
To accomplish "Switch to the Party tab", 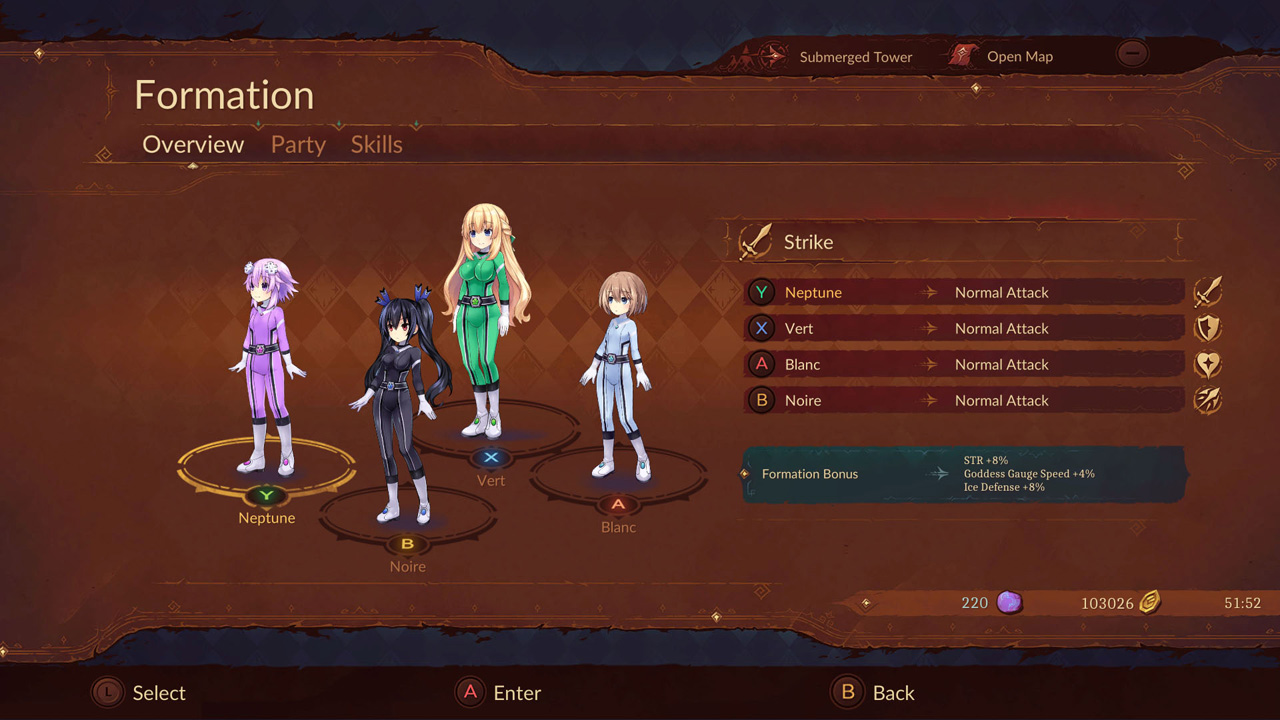I will click(x=297, y=144).
